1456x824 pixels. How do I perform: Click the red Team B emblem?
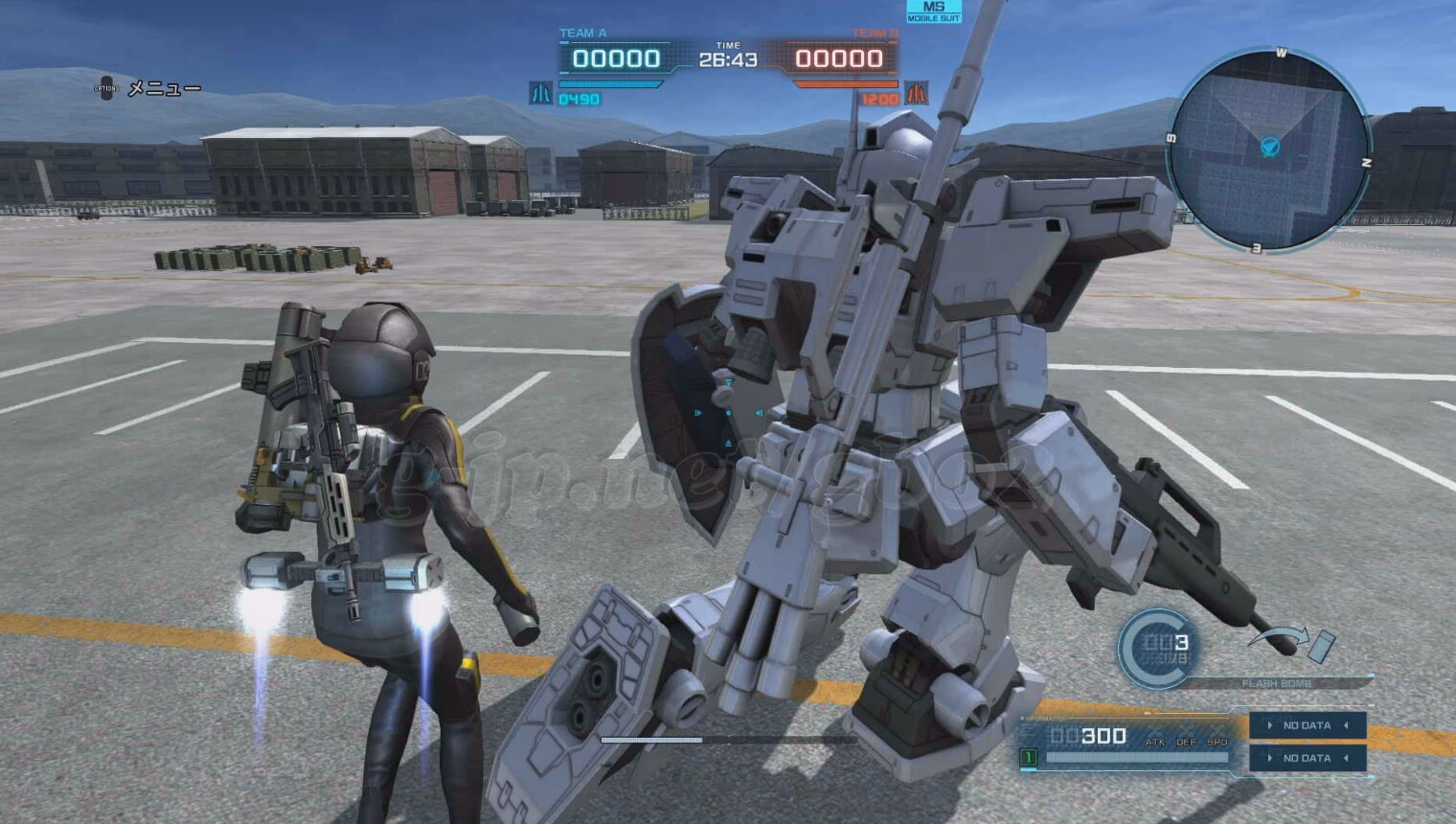tap(917, 93)
